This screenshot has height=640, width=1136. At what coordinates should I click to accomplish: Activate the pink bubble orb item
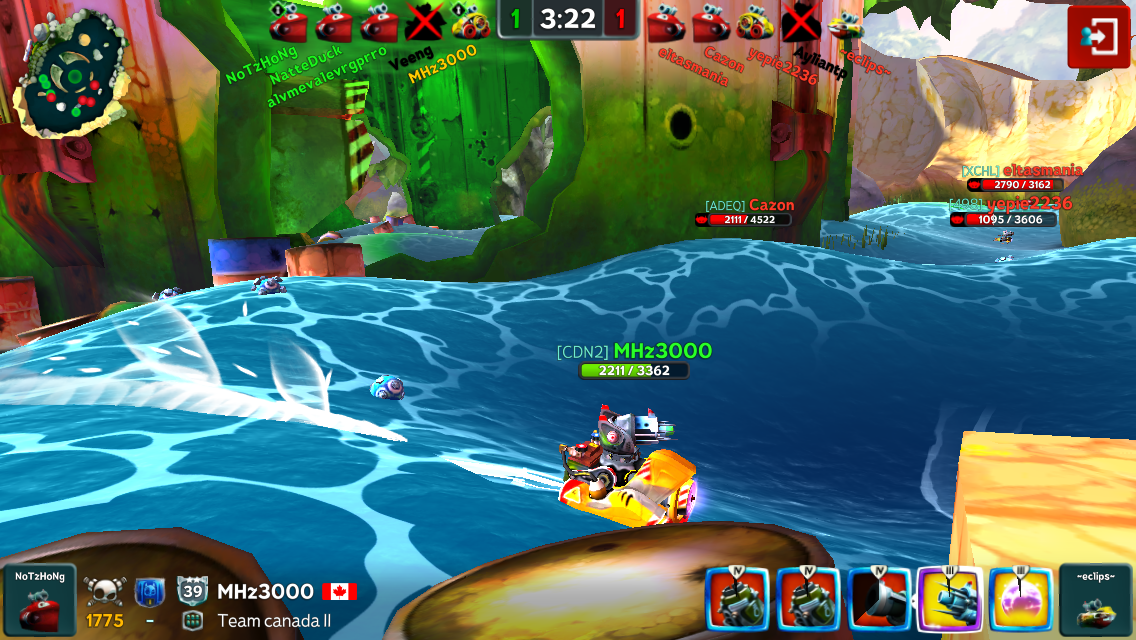(1020, 599)
